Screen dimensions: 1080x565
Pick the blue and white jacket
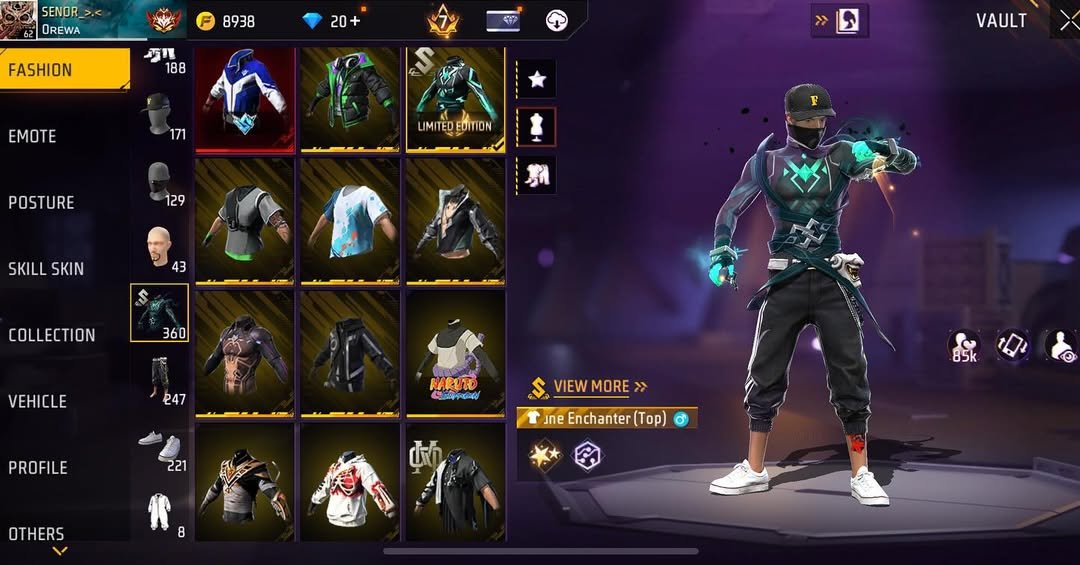tap(245, 98)
